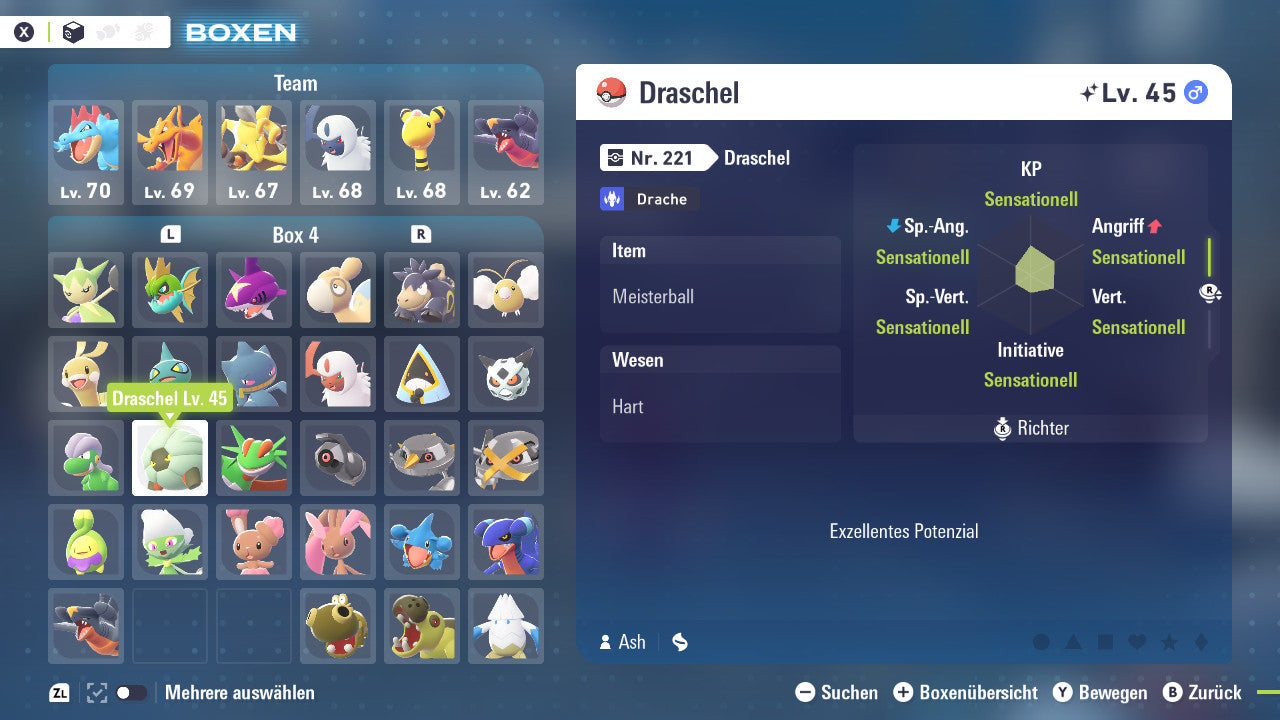Activate the Suchen button
Screen dimensions: 1280x720
click(837, 692)
